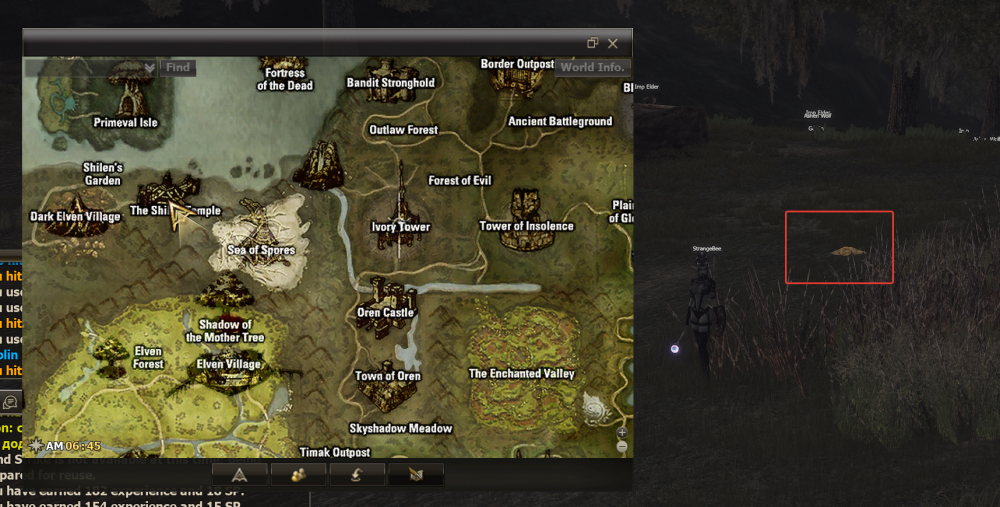Viewport: 1000px width, 507px height.
Task: Zoom in the map with plus button
Action: click(622, 432)
